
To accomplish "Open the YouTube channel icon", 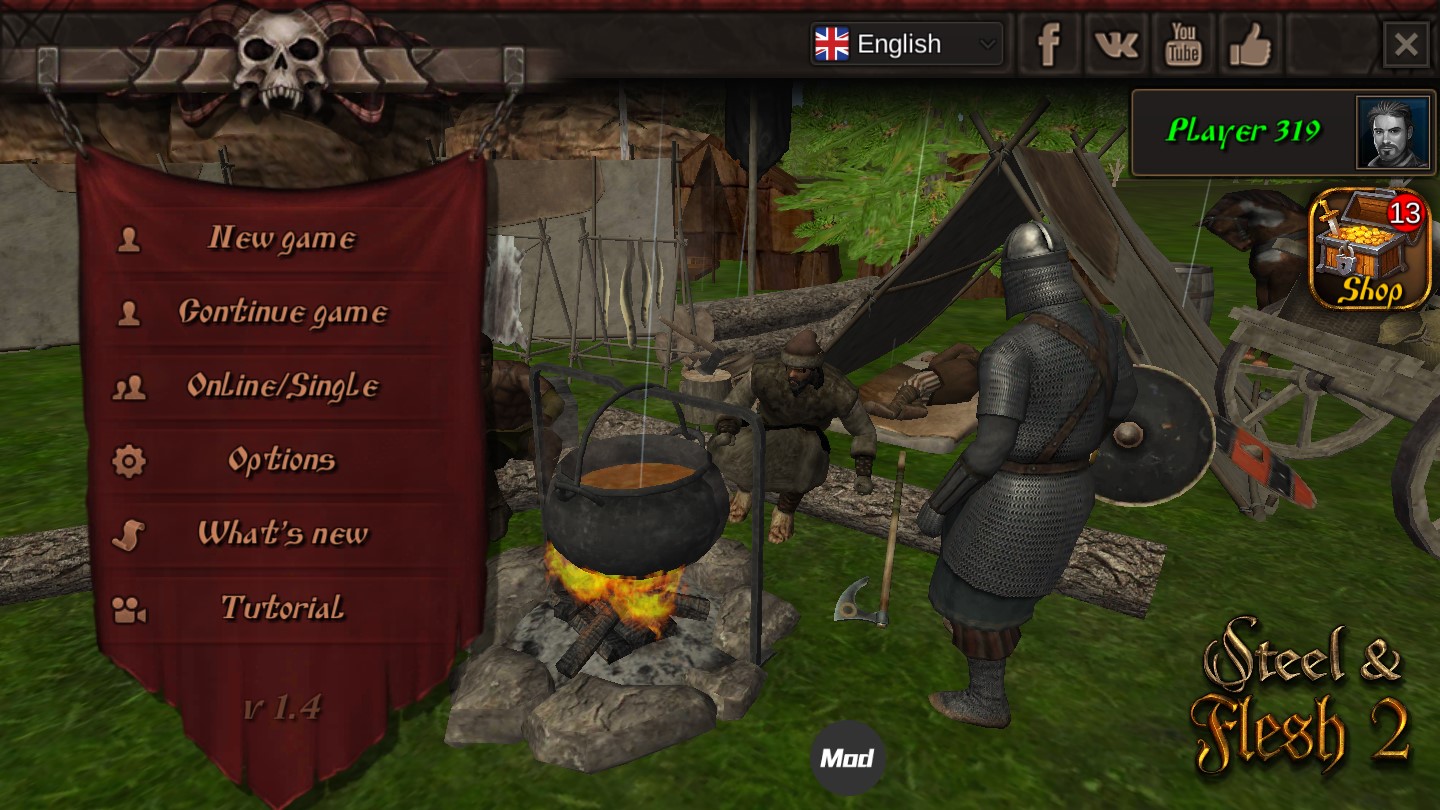I will 1184,45.
